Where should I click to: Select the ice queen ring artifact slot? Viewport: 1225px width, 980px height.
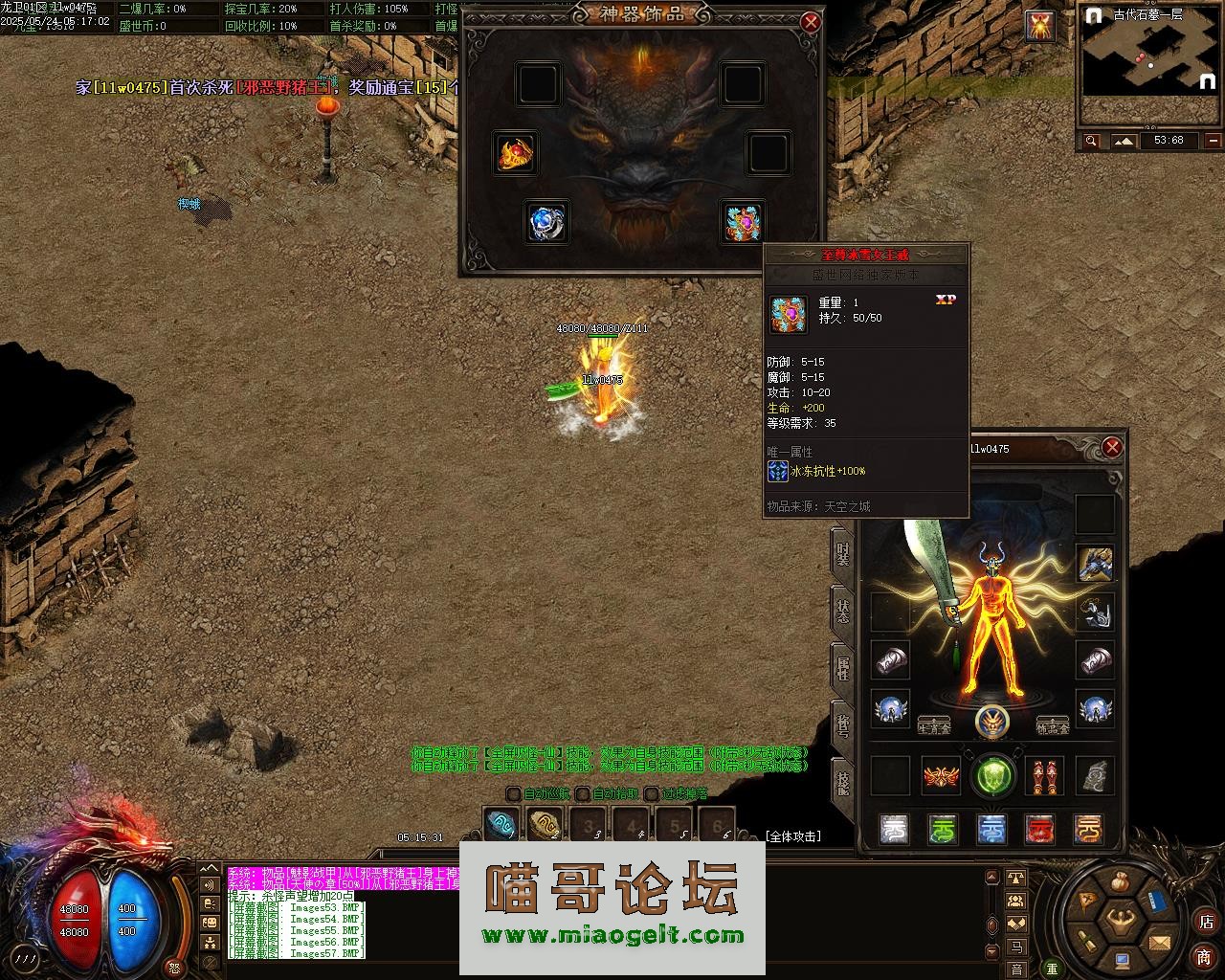click(x=743, y=222)
